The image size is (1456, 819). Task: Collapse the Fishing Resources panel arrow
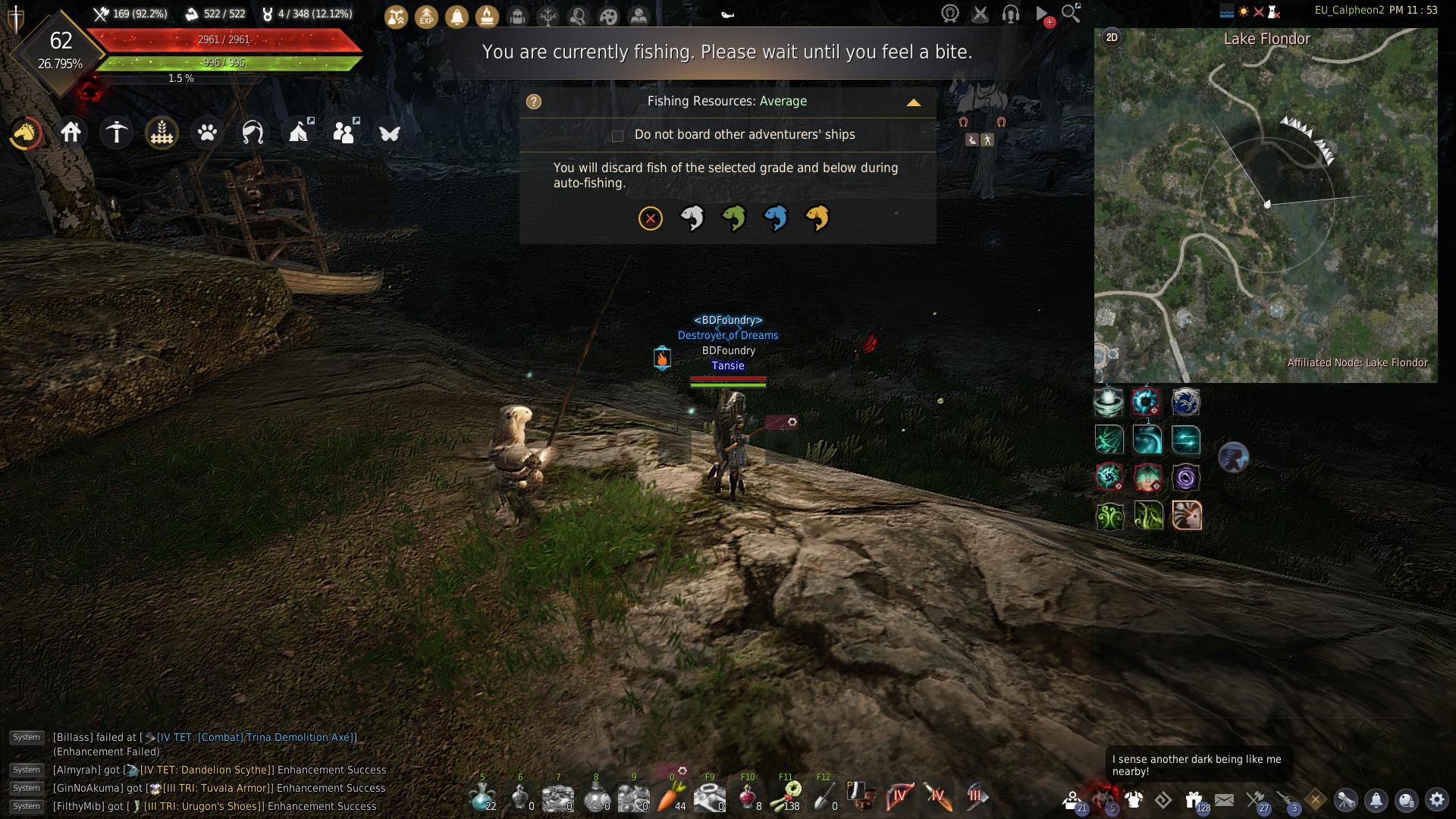coord(913,102)
